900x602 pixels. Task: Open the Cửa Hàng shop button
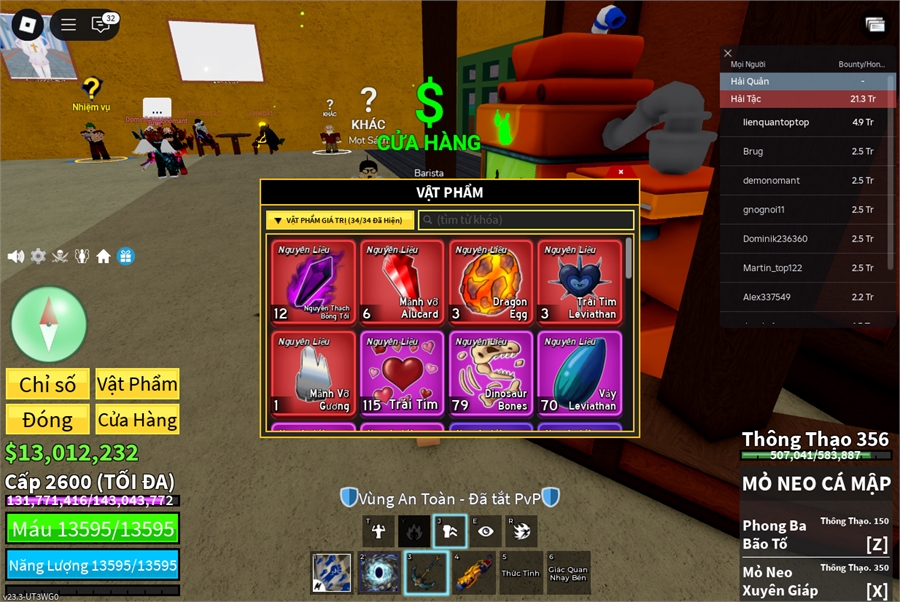137,420
